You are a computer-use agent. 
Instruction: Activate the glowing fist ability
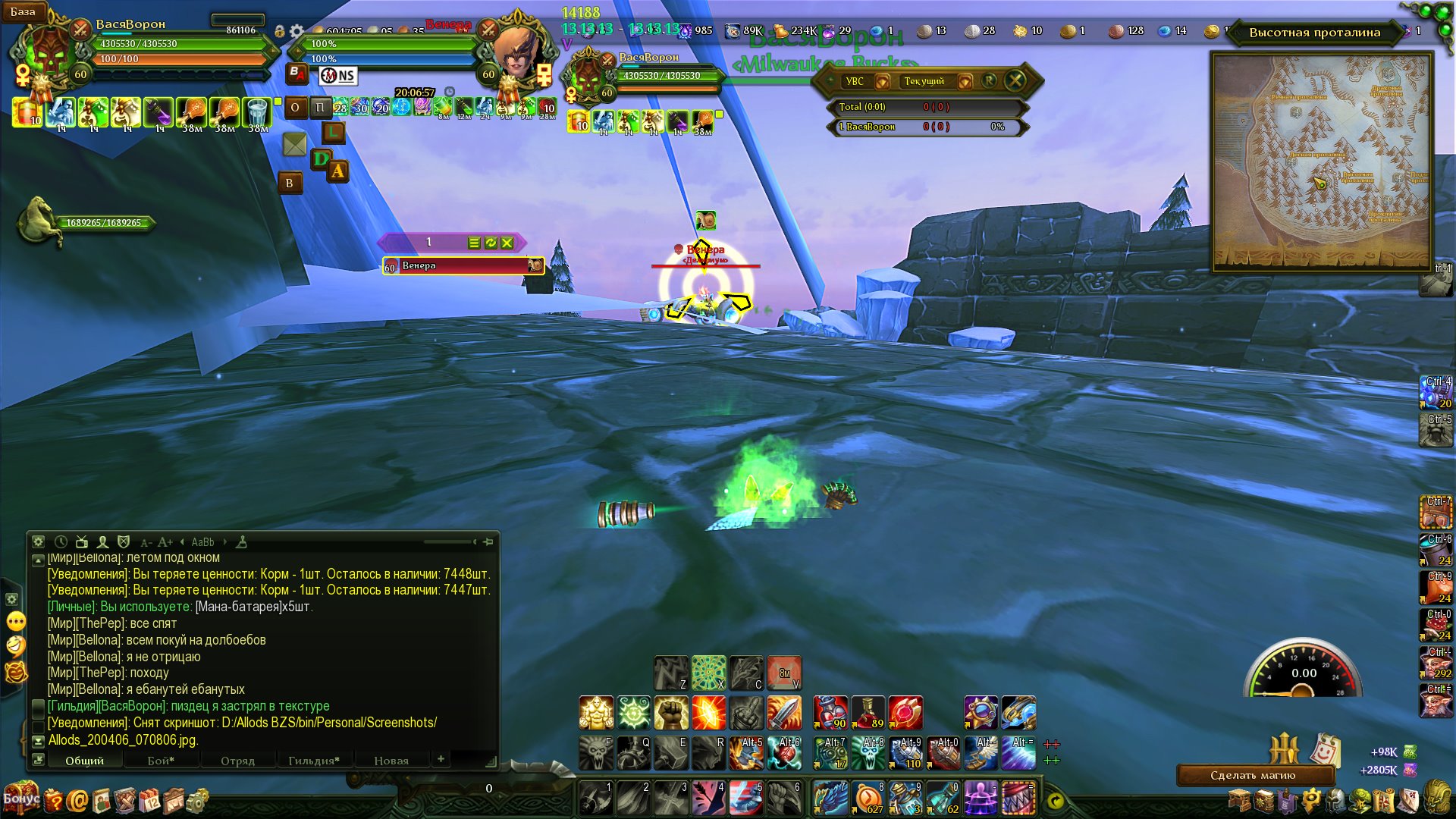pos(670,713)
